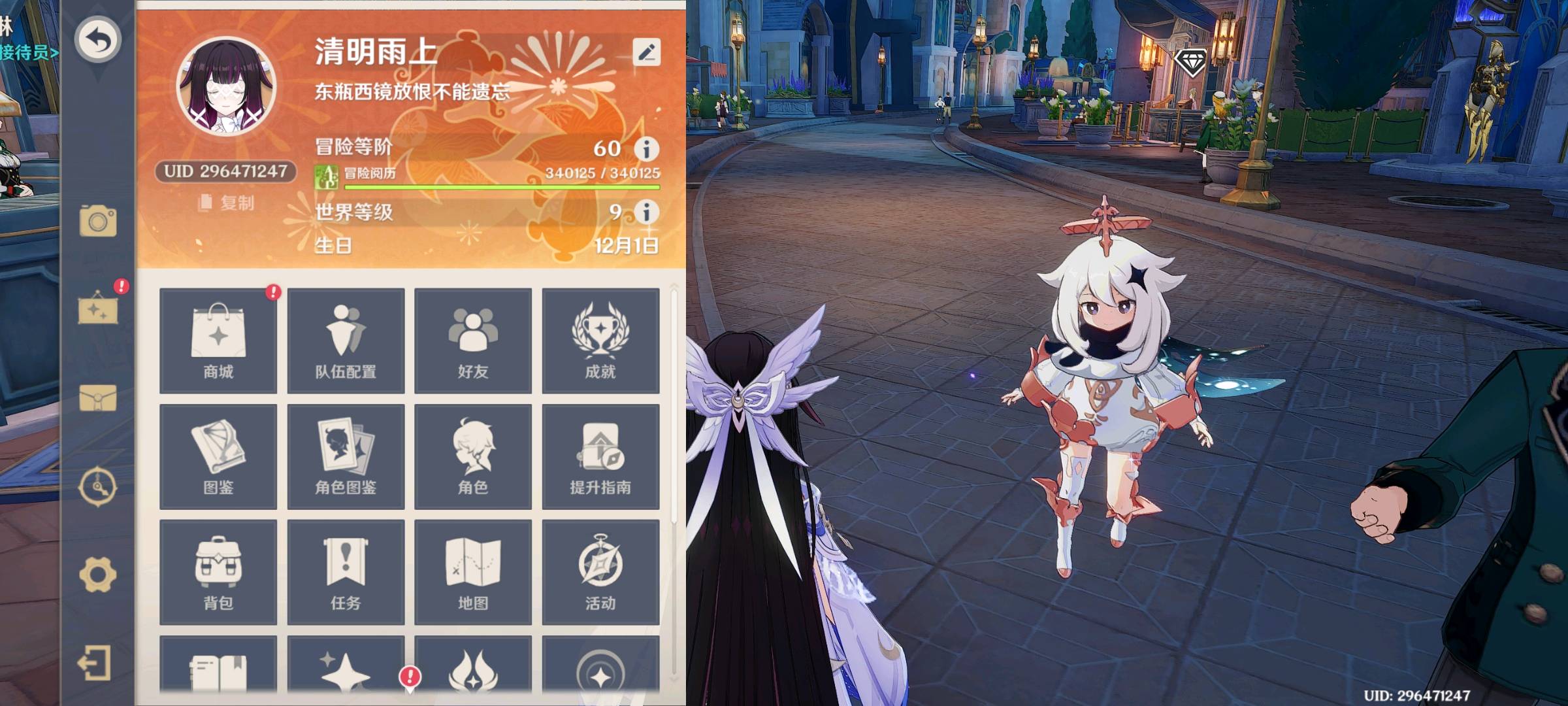Screen dimensions: 1568x706
Task: Open the 活动 events menu
Action: point(600,572)
